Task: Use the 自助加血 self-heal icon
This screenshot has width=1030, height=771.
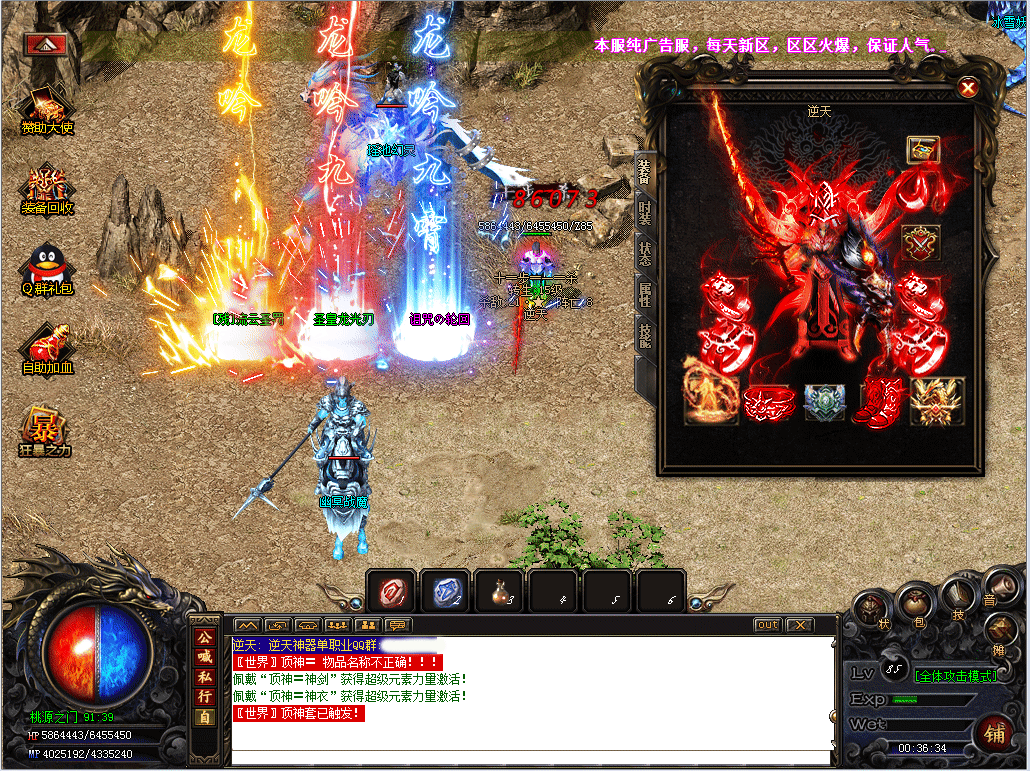Action: click(x=48, y=349)
